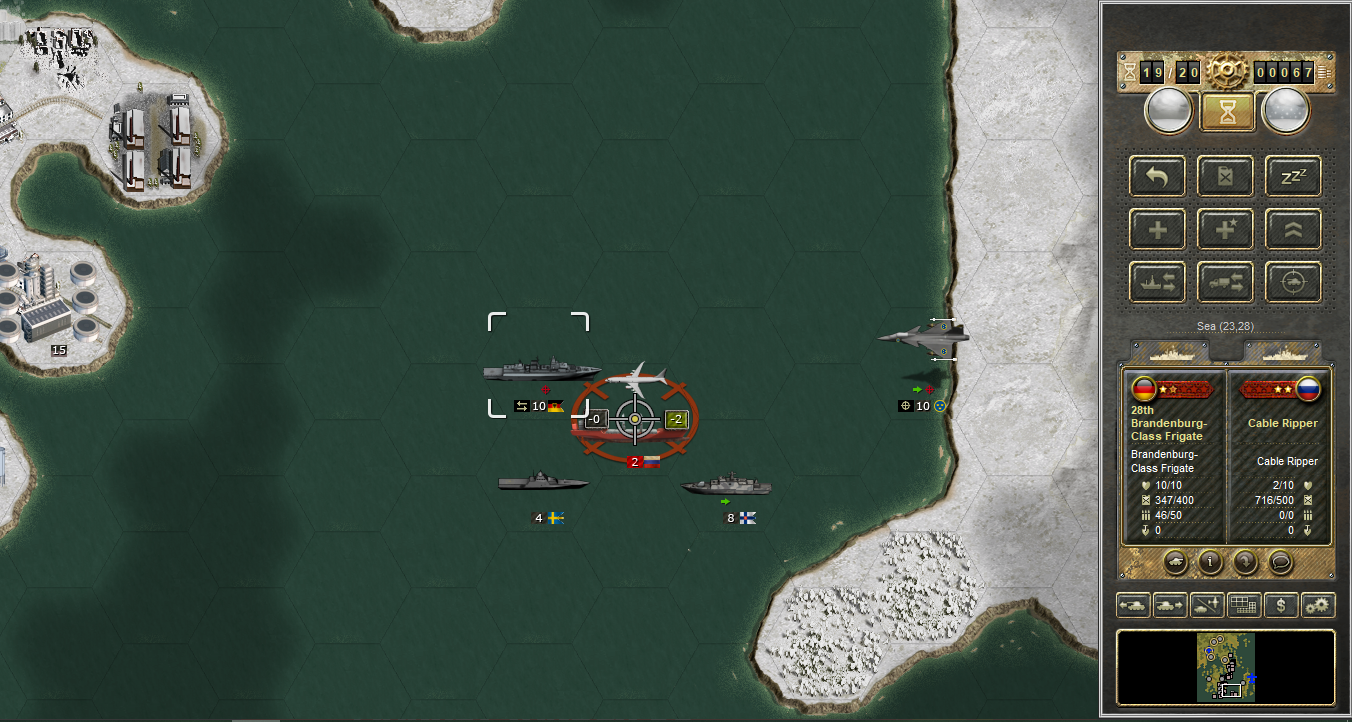1352x722 pixels.
Task: Activate the tank crosshair target button
Action: coord(1293,283)
